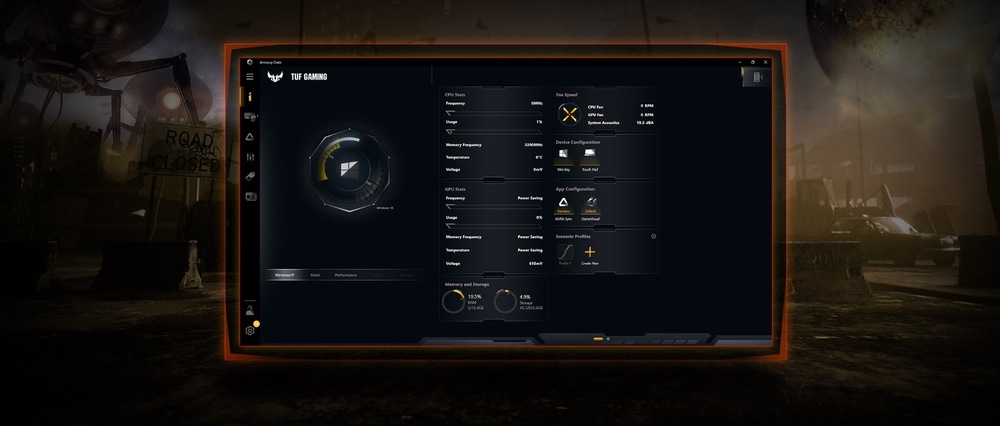Toggle the Win Key device setting

564,156
